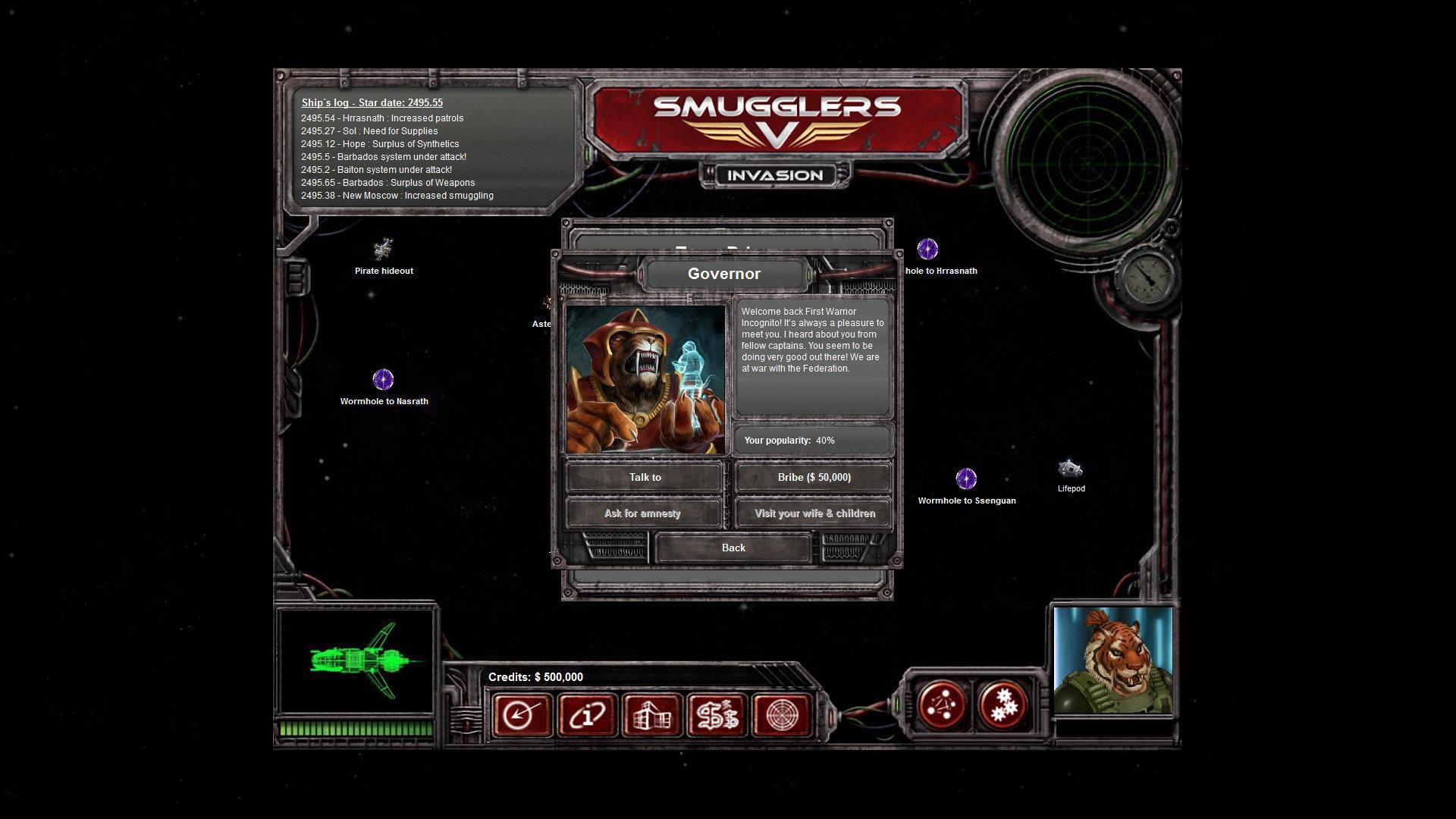This screenshot has width=1456, height=819.
Task: Open the Wormhole to Hrrasnath
Action: point(927,249)
